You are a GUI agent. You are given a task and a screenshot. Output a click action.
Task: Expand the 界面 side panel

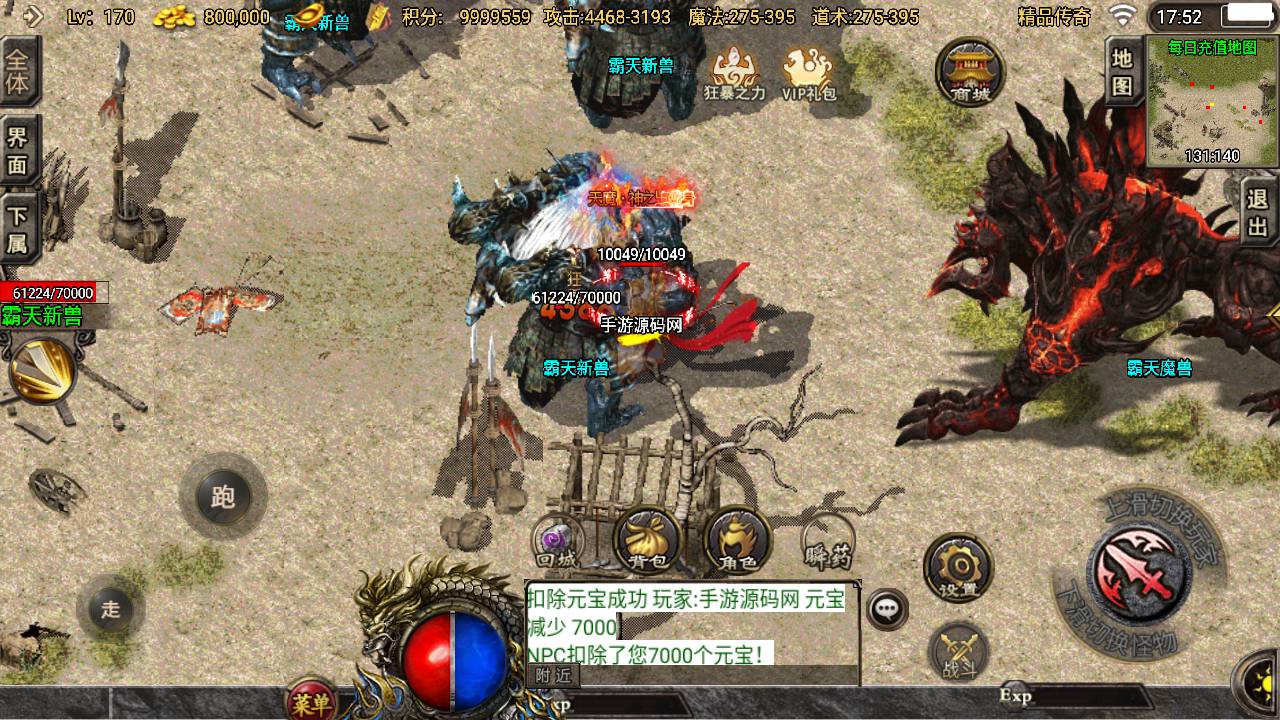(17, 144)
